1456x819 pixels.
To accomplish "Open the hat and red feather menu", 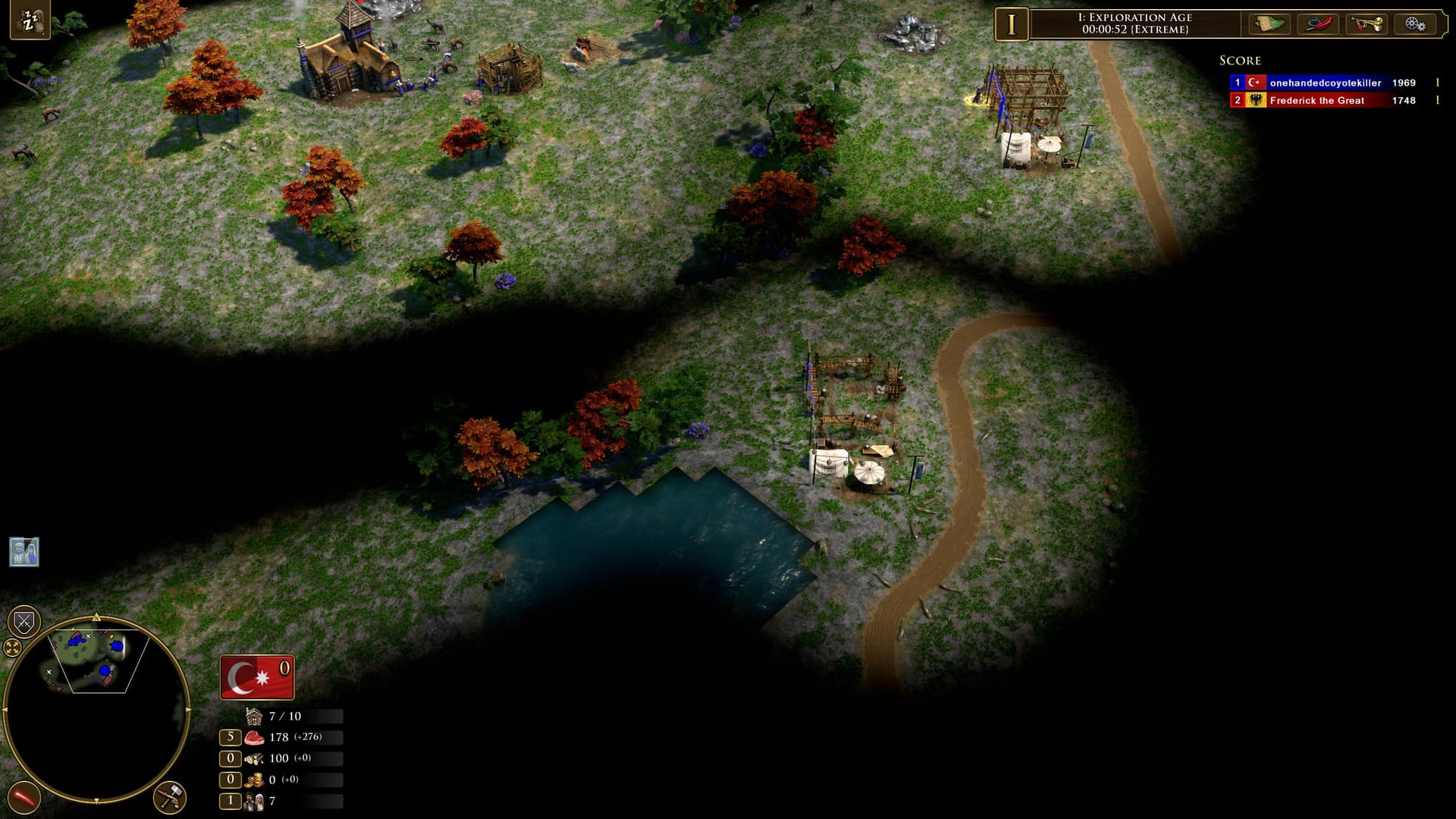I will 1319,24.
